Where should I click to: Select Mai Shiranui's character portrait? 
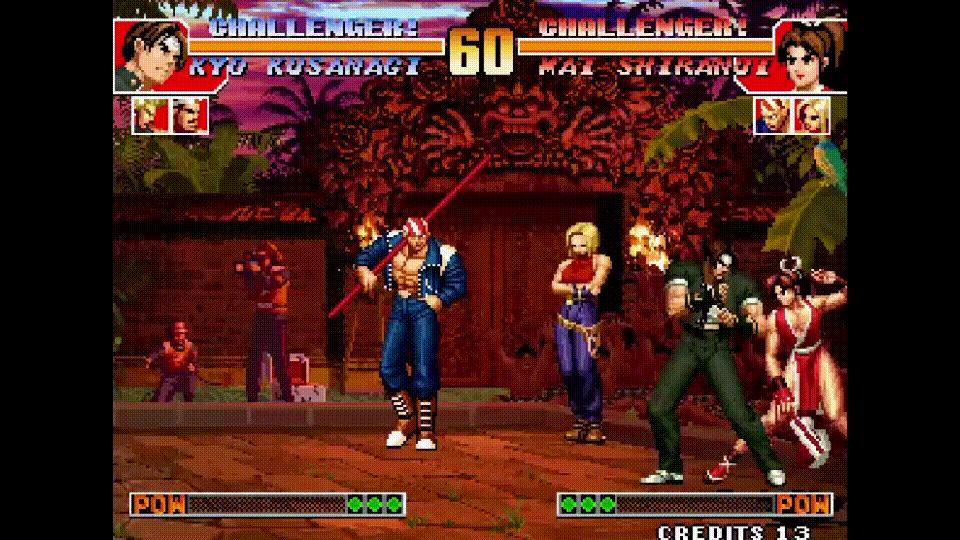809,55
